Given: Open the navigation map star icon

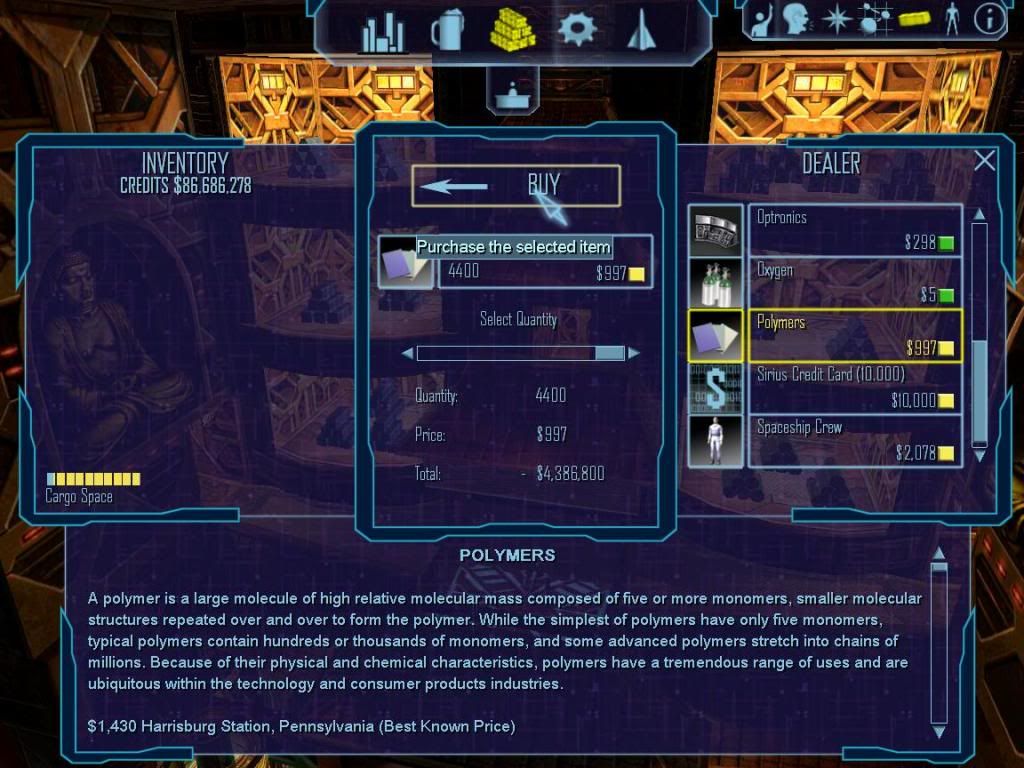Looking at the screenshot, I should pos(835,19).
